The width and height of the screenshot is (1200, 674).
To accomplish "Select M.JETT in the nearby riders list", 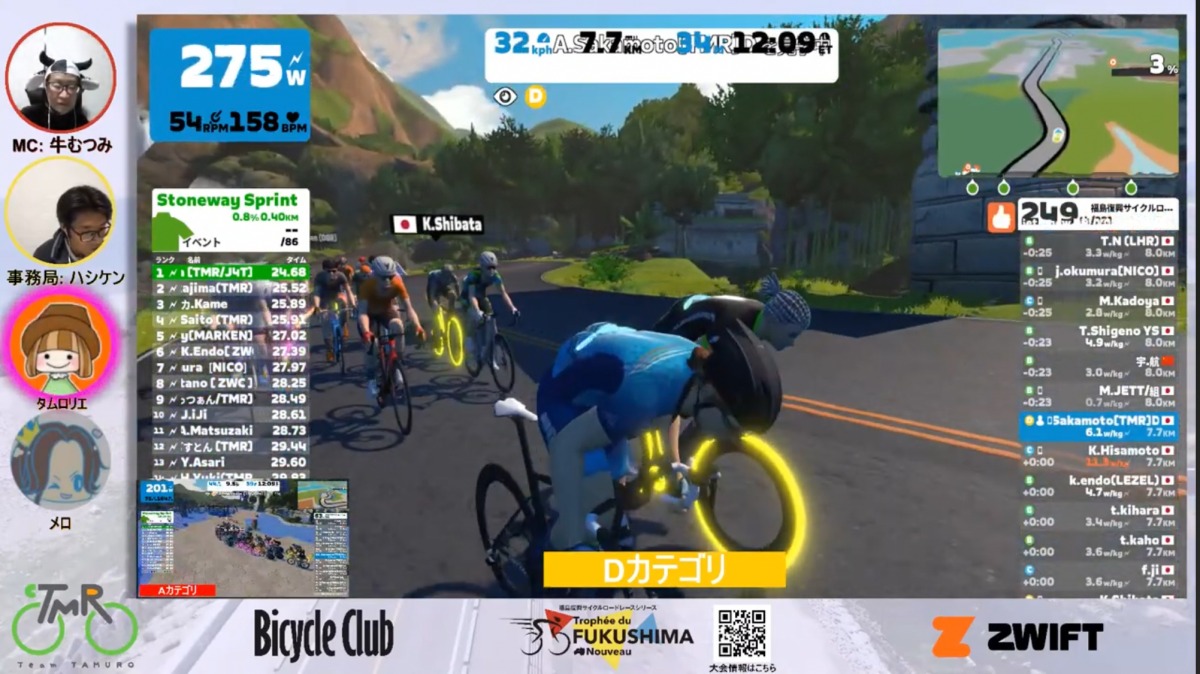I will (x=1098, y=397).
